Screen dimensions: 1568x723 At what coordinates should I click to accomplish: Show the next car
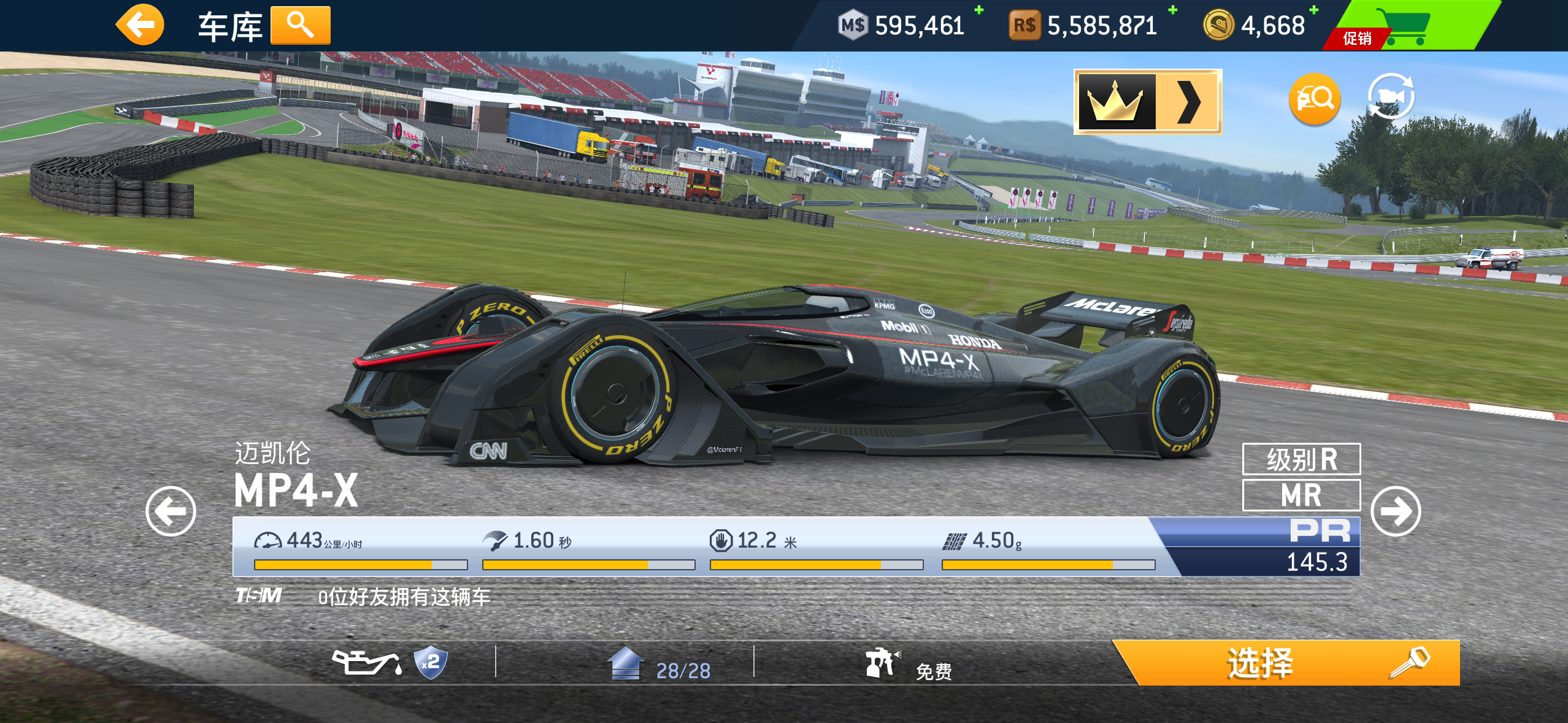point(1395,511)
